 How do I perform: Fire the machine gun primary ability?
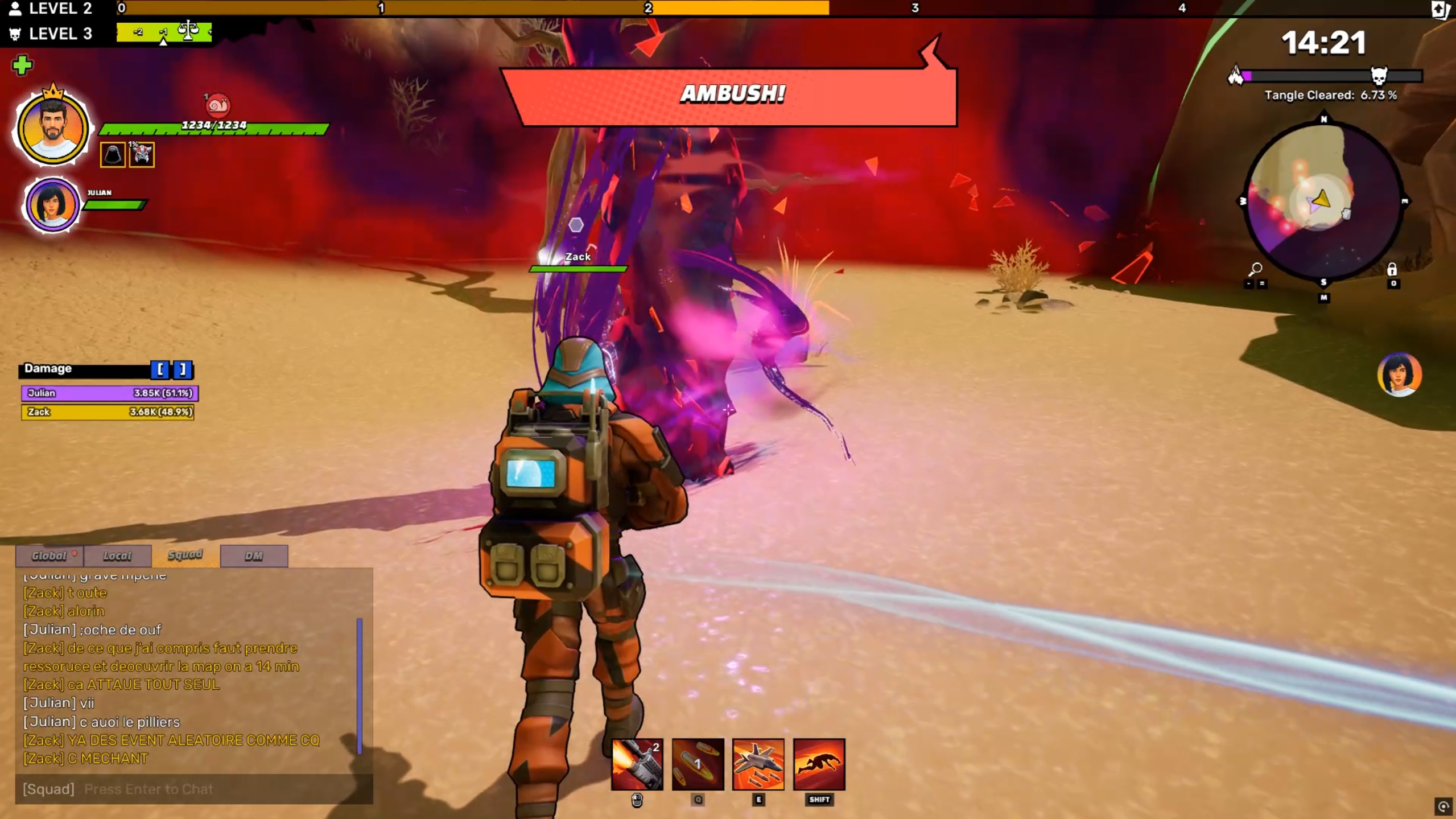tap(637, 764)
